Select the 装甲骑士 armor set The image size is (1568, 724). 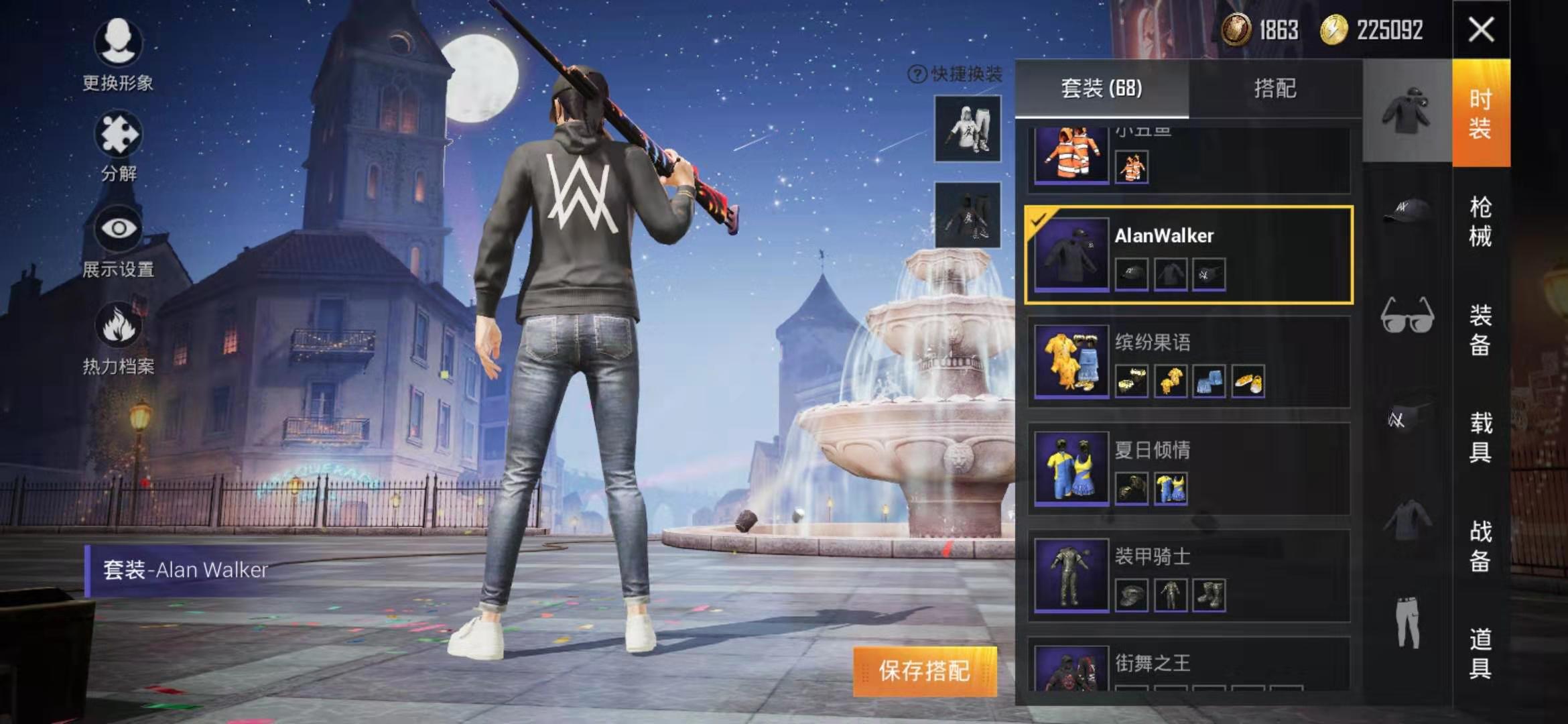pyautogui.click(x=1189, y=576)
